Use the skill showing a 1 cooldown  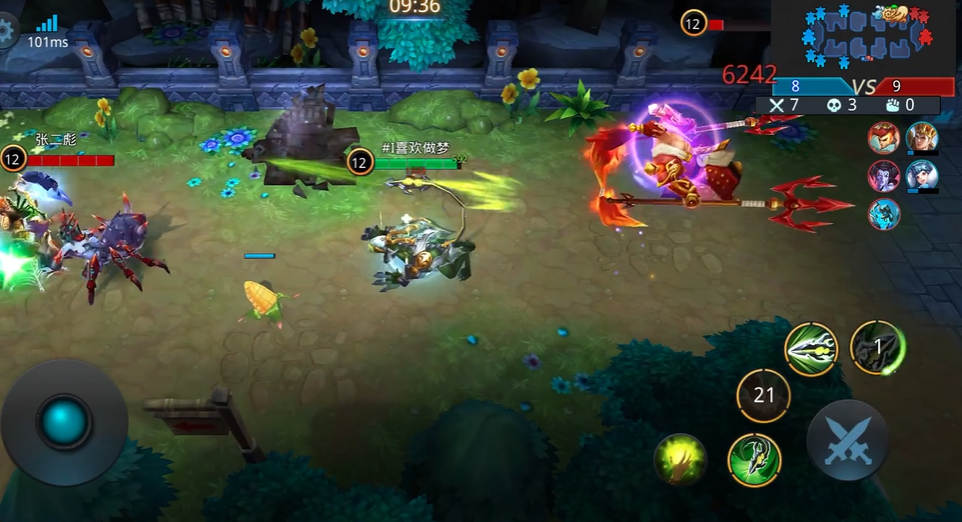pyautogui.click(x=877, y=347)
